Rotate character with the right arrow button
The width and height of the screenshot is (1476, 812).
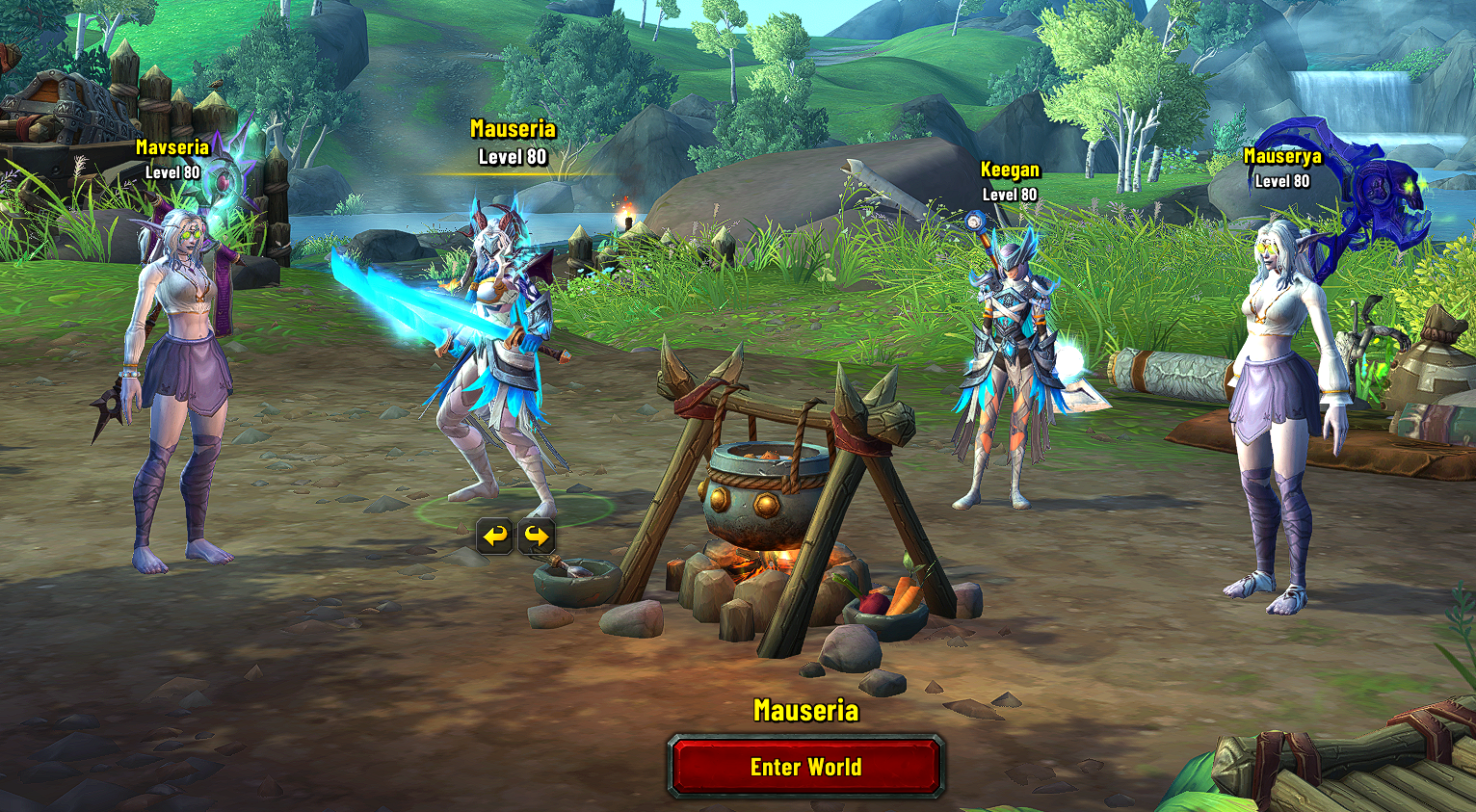click(537, 536)
